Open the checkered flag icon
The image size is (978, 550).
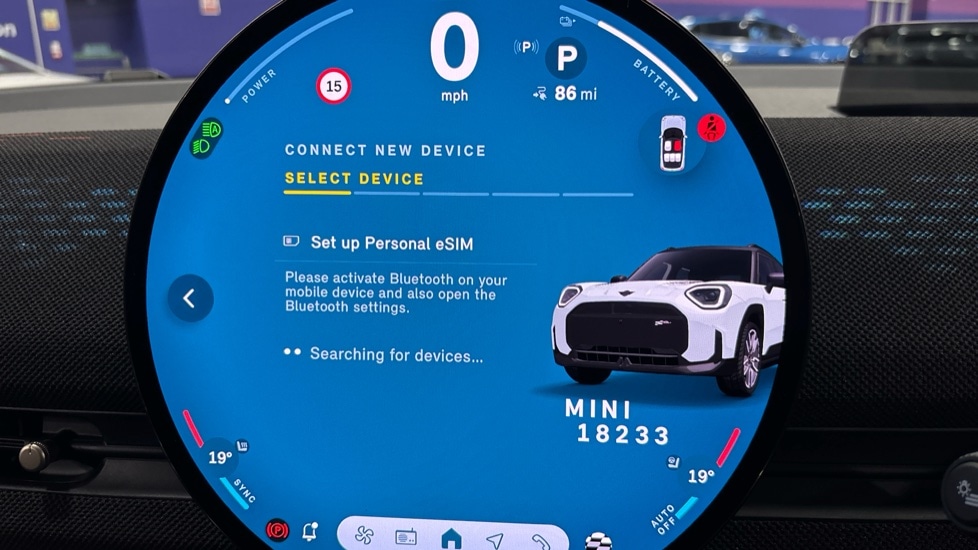(598, 542)
